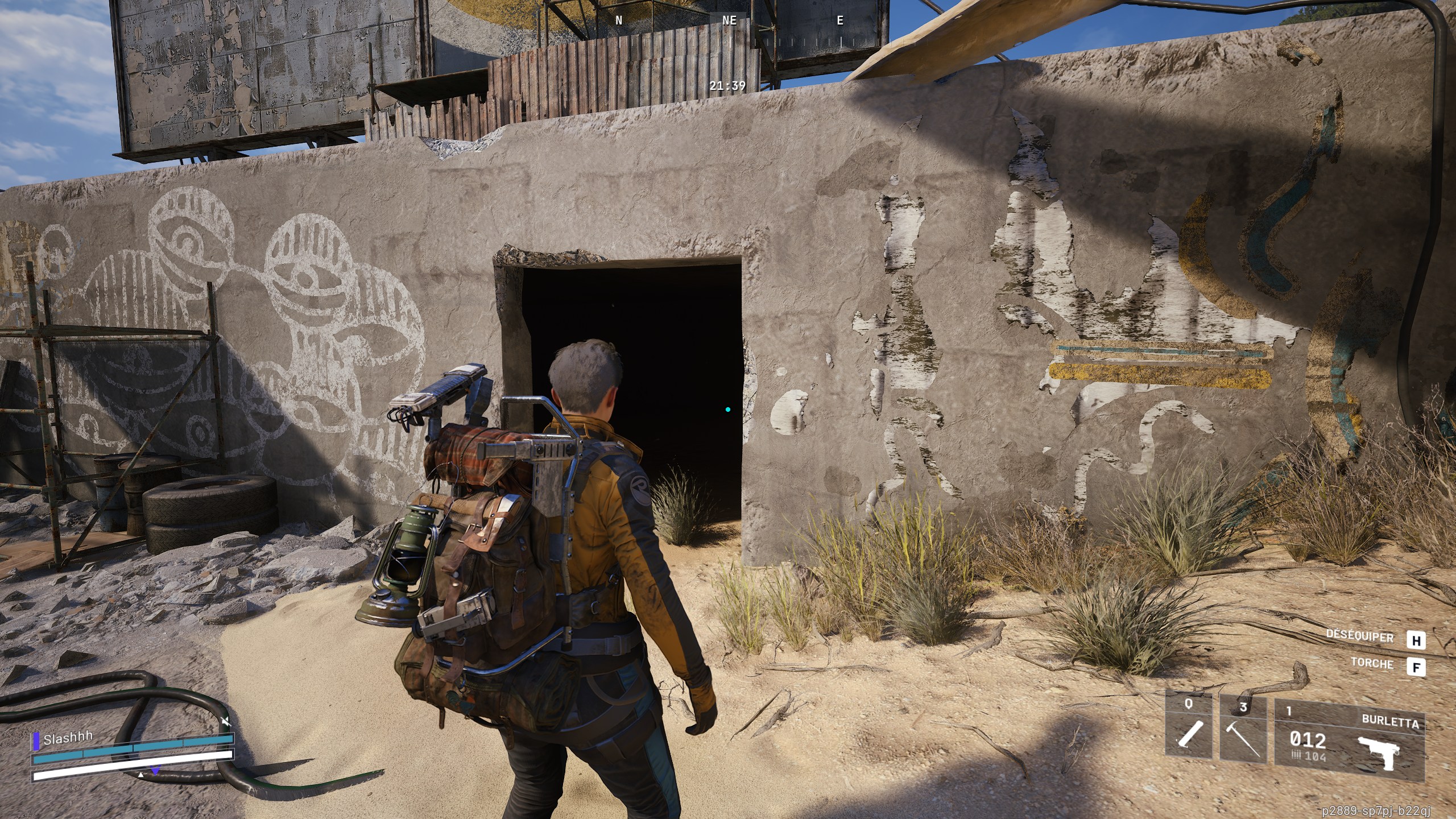1456x819 pixels.
Task: Select the hotbar slot labeled 1
Action: 1289,711
